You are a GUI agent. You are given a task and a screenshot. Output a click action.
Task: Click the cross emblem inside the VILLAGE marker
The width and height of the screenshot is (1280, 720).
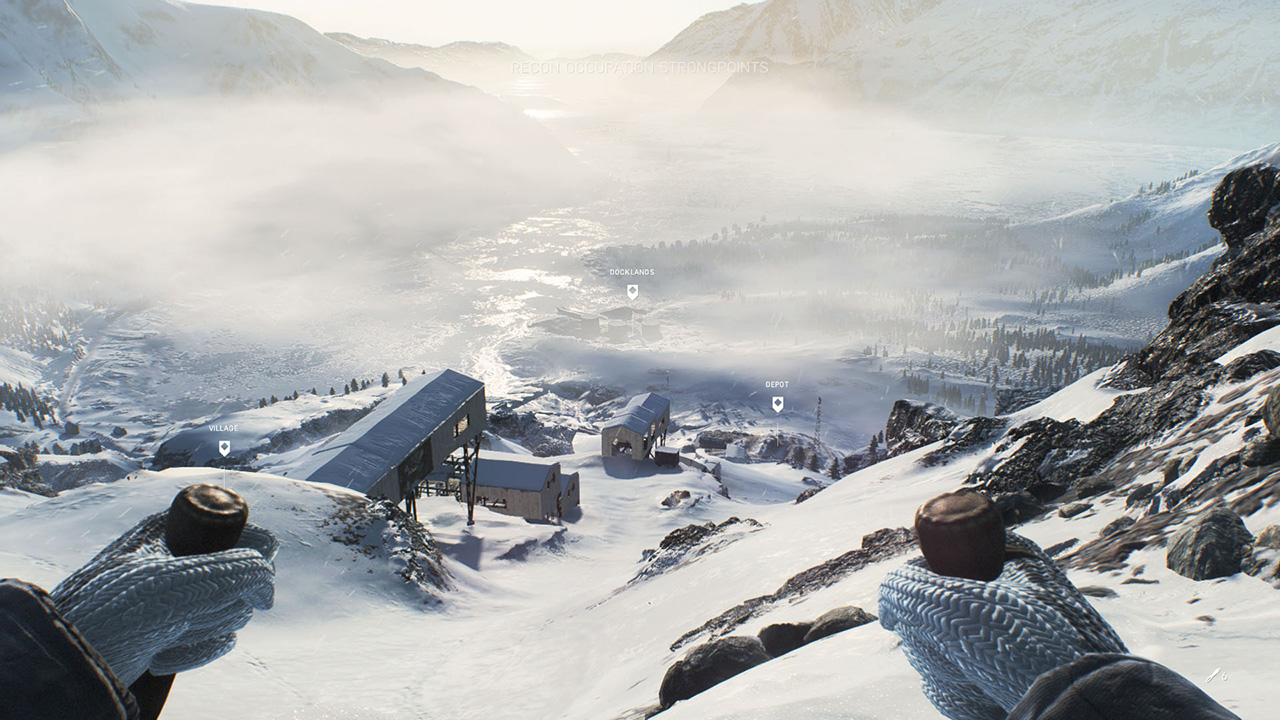[x=224, y=446]
